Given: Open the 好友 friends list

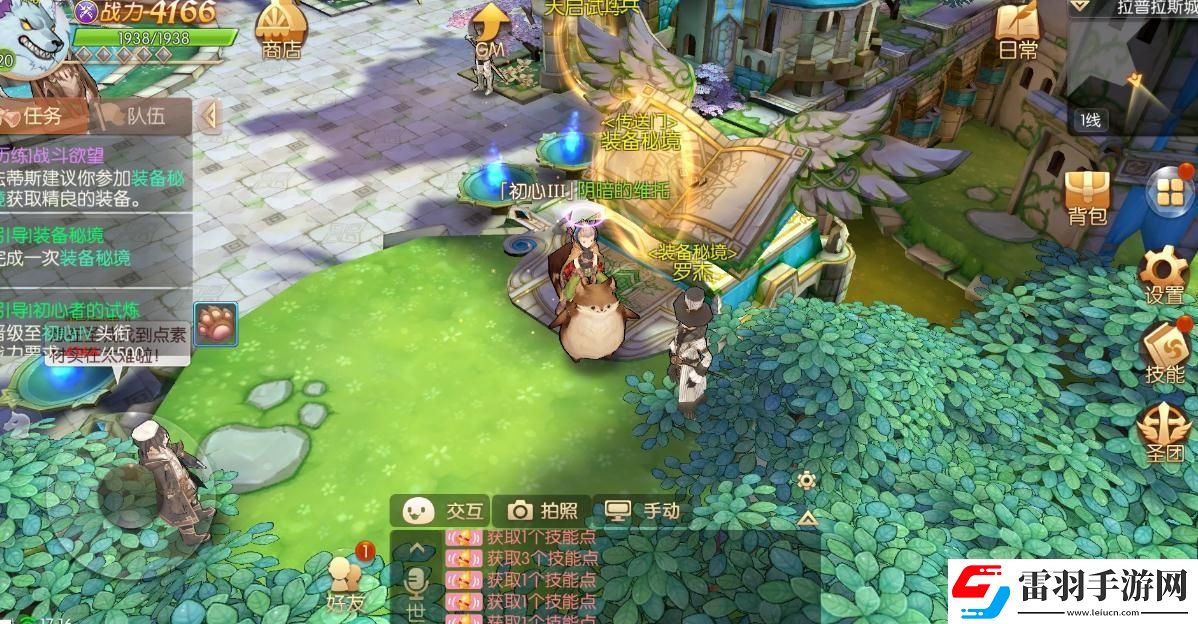Looking at the screenshot, I should 345,582.
